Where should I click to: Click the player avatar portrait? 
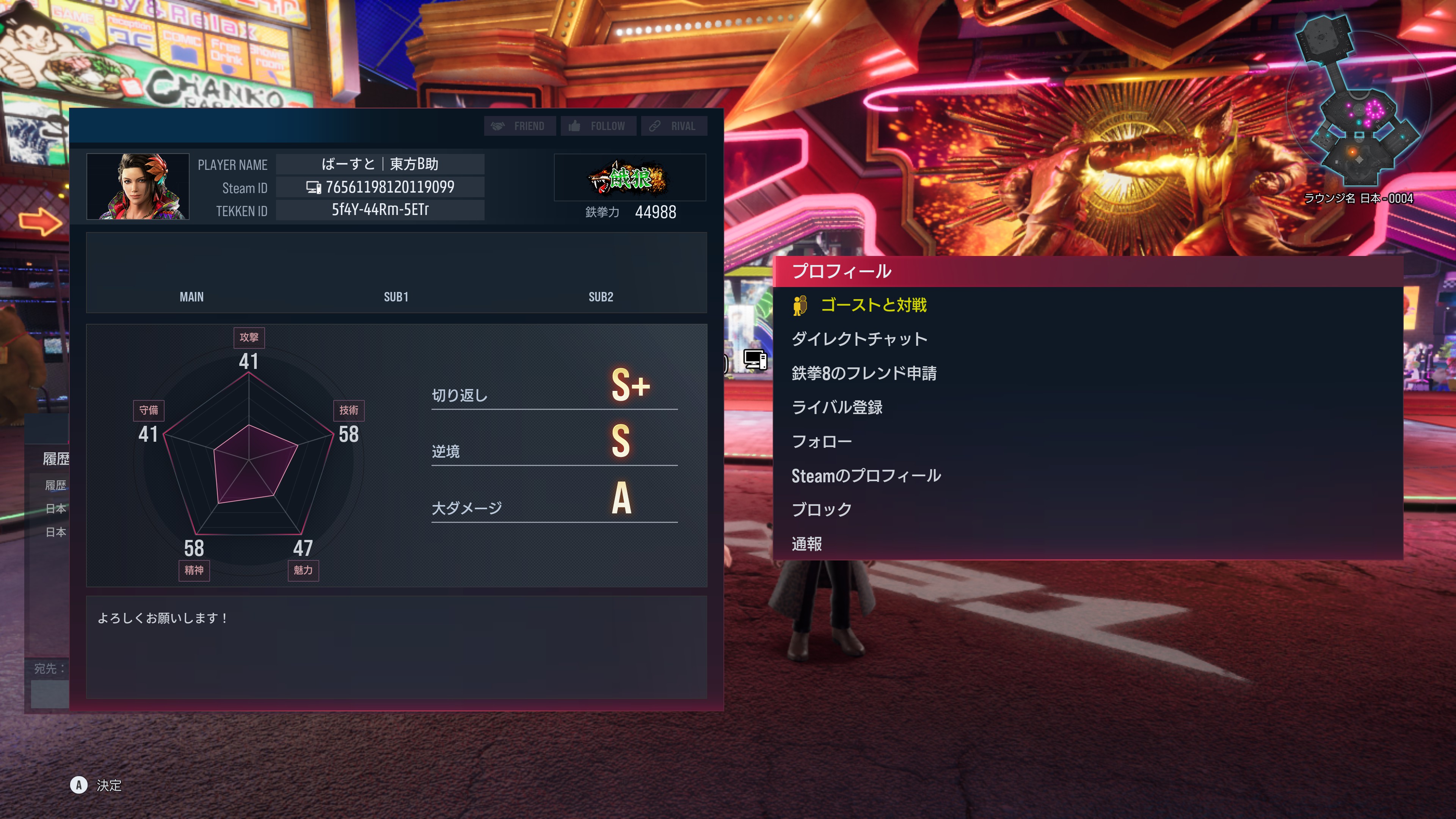pyautogui.click(x=138, y=187)
